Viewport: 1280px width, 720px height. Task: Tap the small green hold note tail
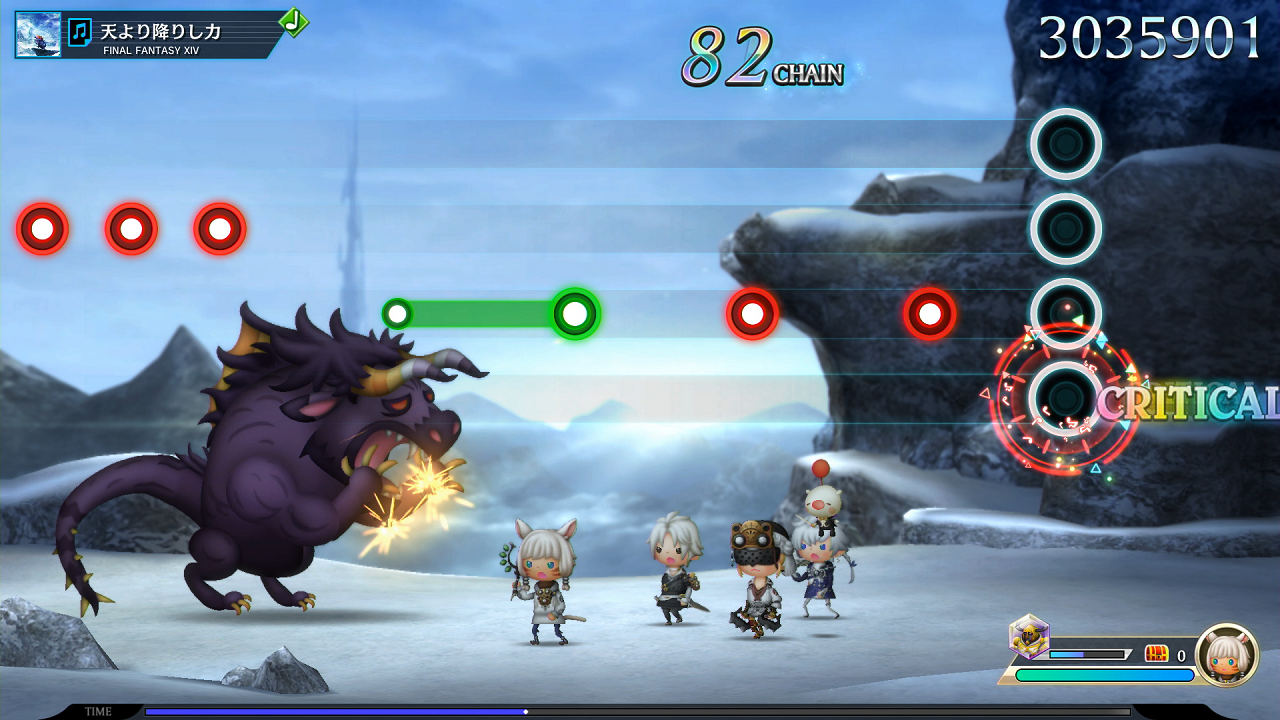click(x=397, y=314)
